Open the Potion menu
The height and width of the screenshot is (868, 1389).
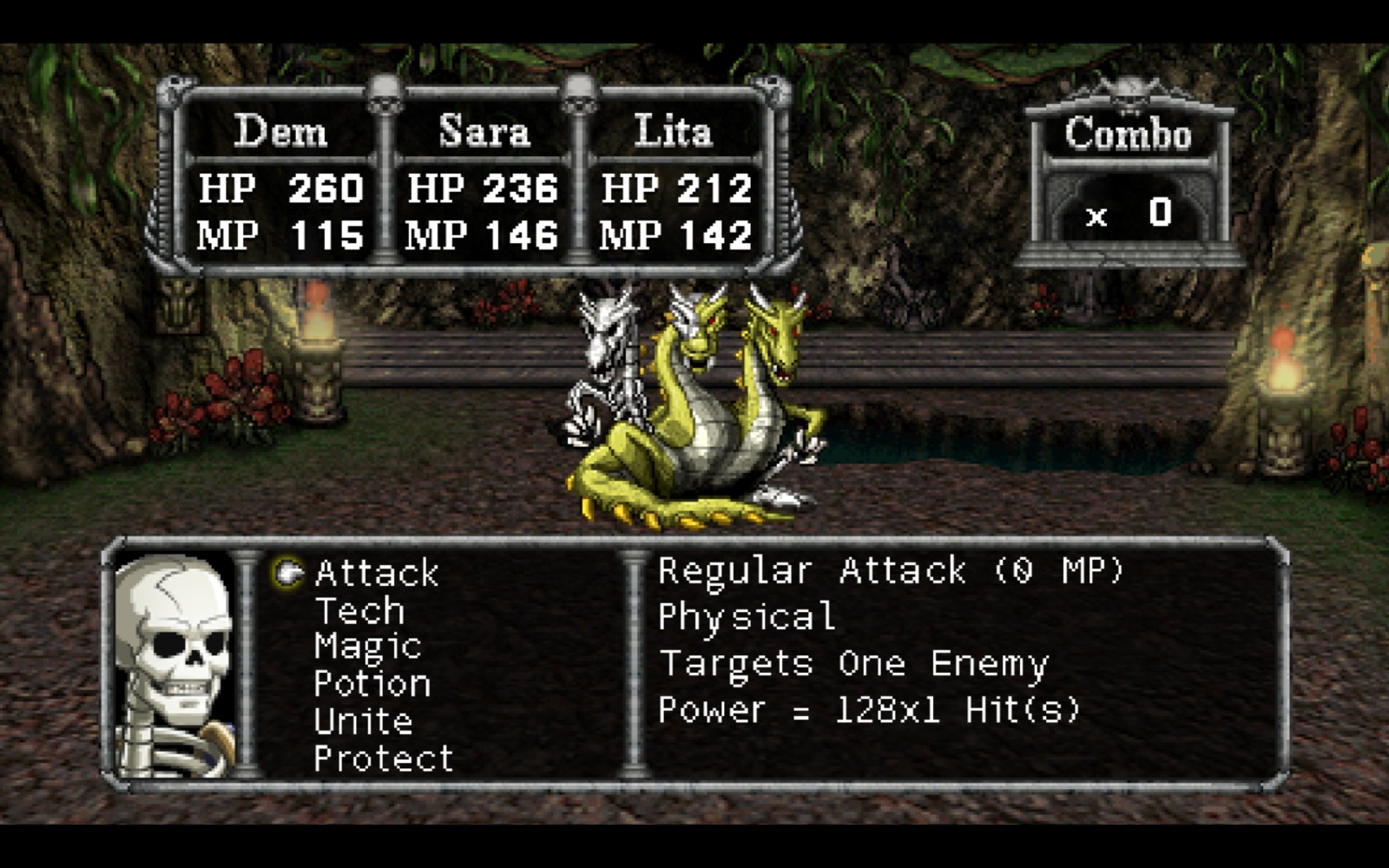372,685
